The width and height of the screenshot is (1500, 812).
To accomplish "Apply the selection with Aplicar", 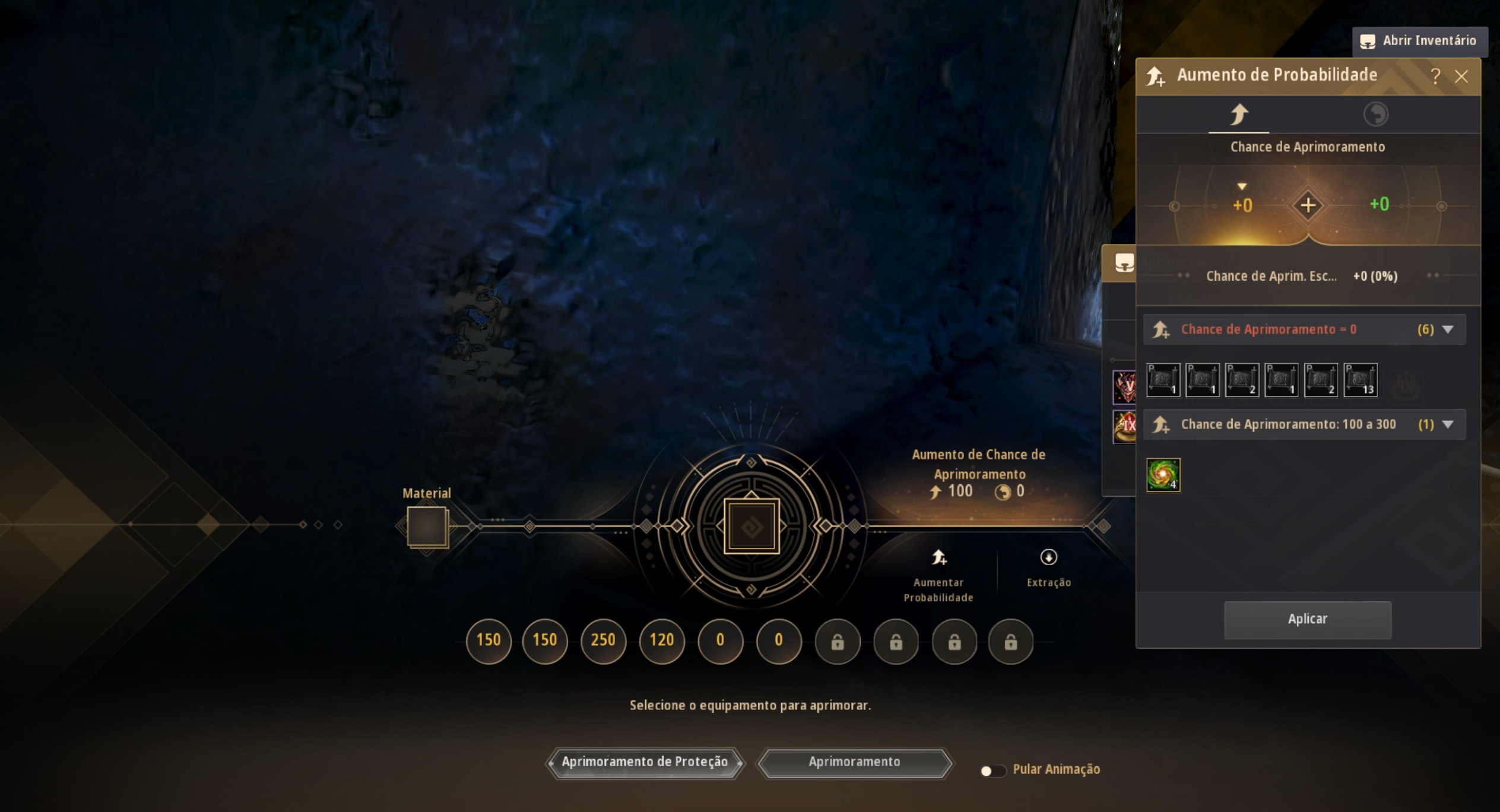I will (1307, 619).
